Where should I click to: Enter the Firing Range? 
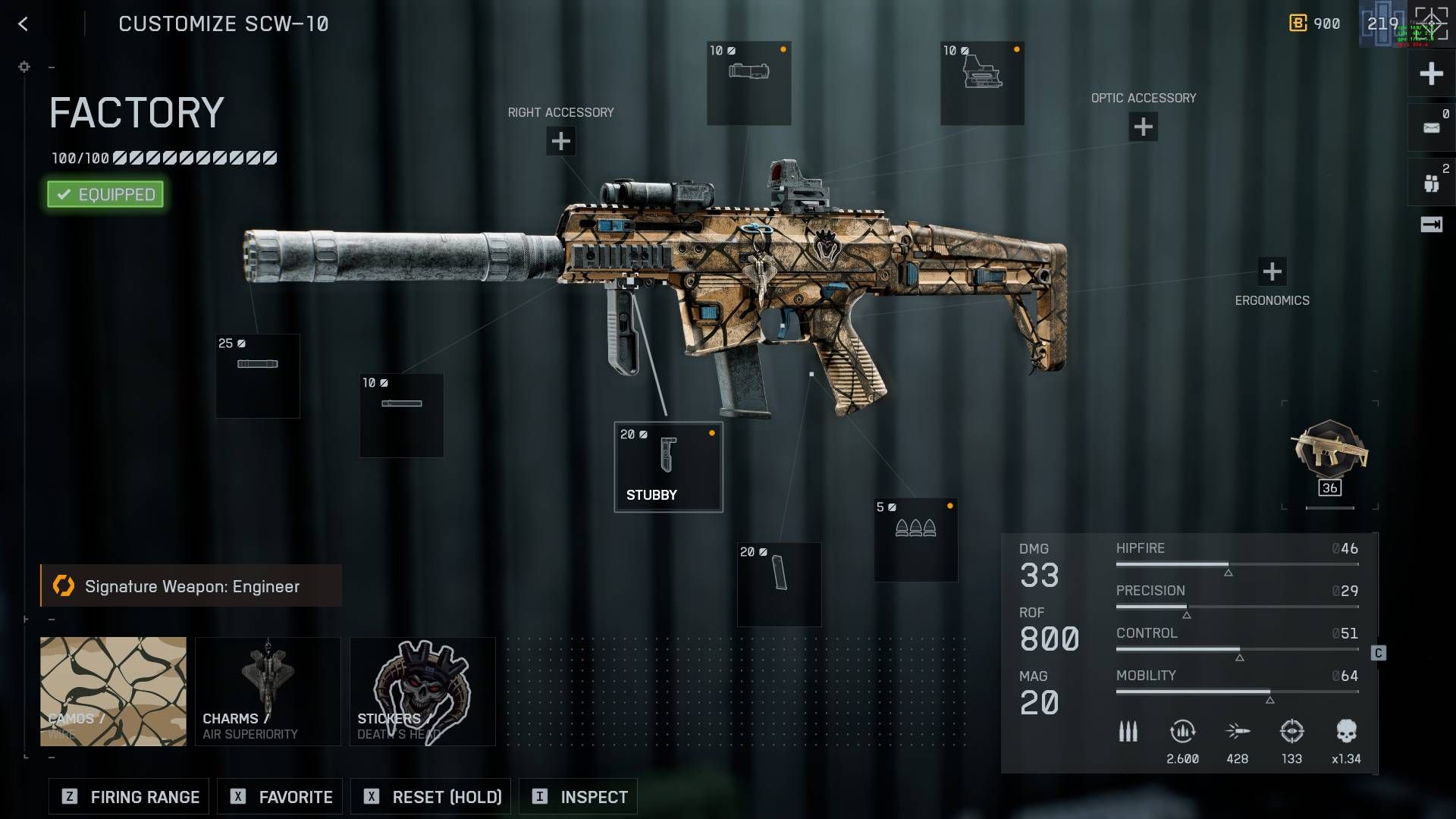[x=127, y=796]
